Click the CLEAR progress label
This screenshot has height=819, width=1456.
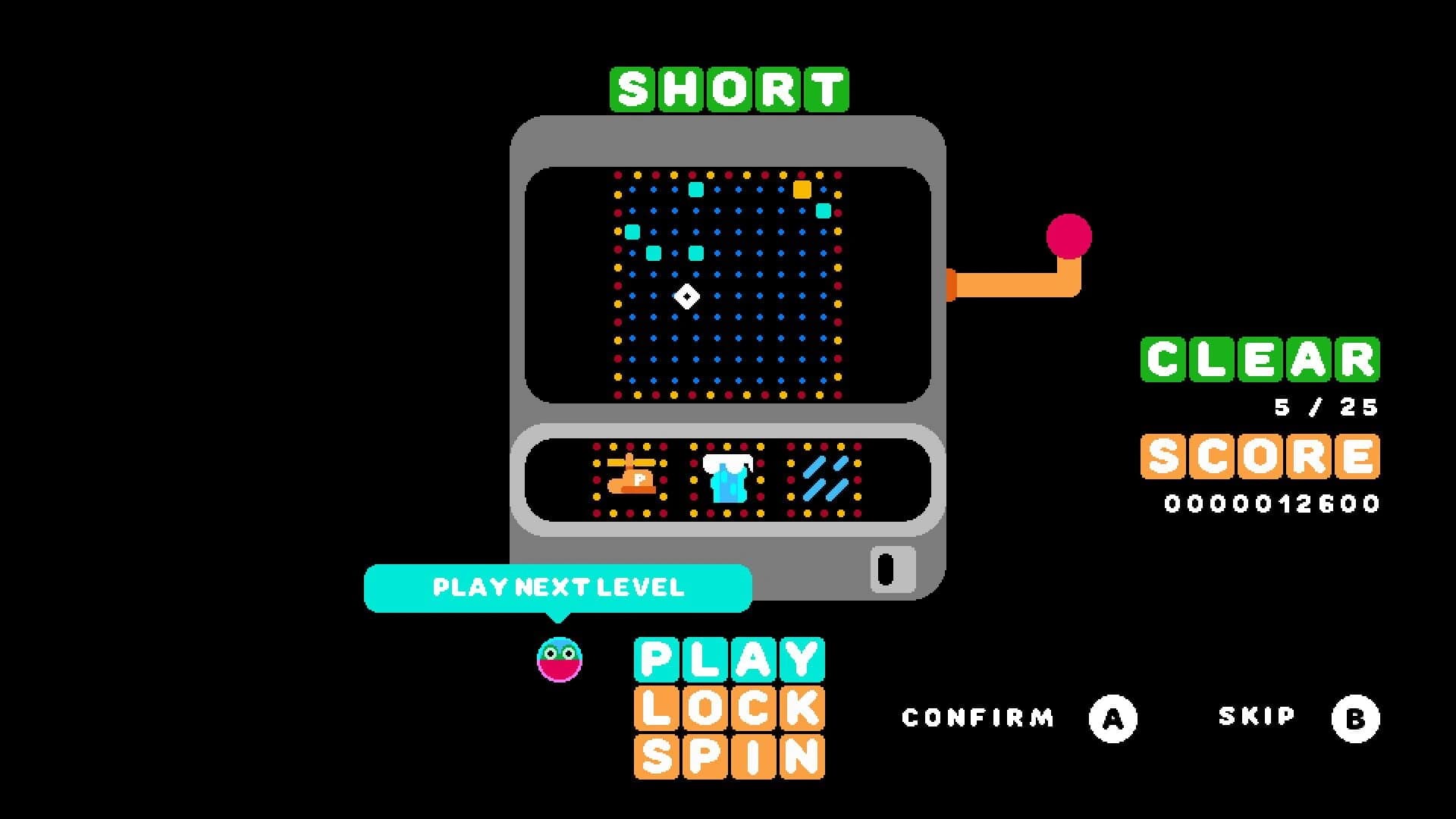click(1261, 358)
